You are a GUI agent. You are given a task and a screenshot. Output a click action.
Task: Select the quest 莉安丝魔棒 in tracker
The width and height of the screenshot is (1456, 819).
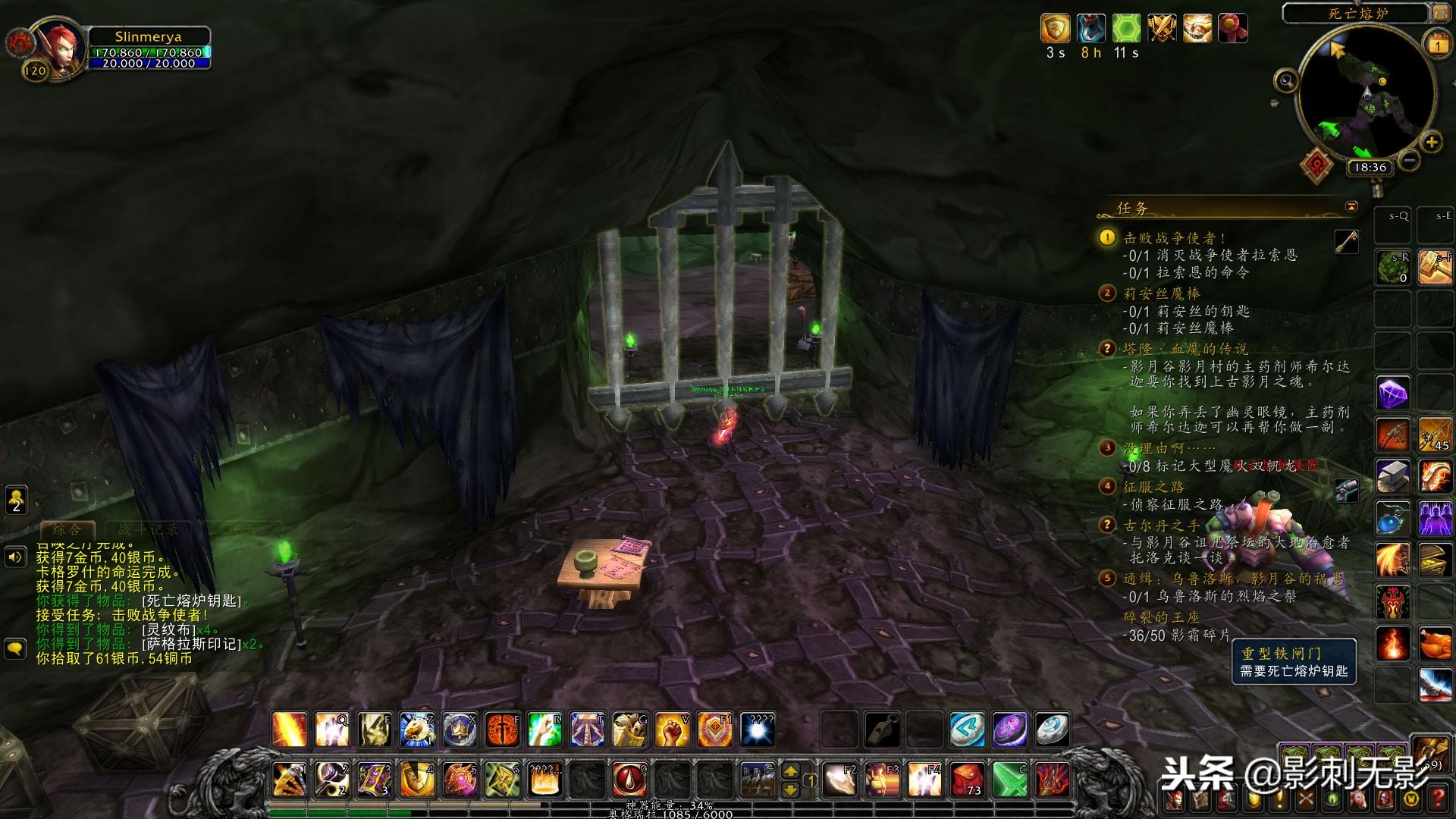pos(1161,293)
